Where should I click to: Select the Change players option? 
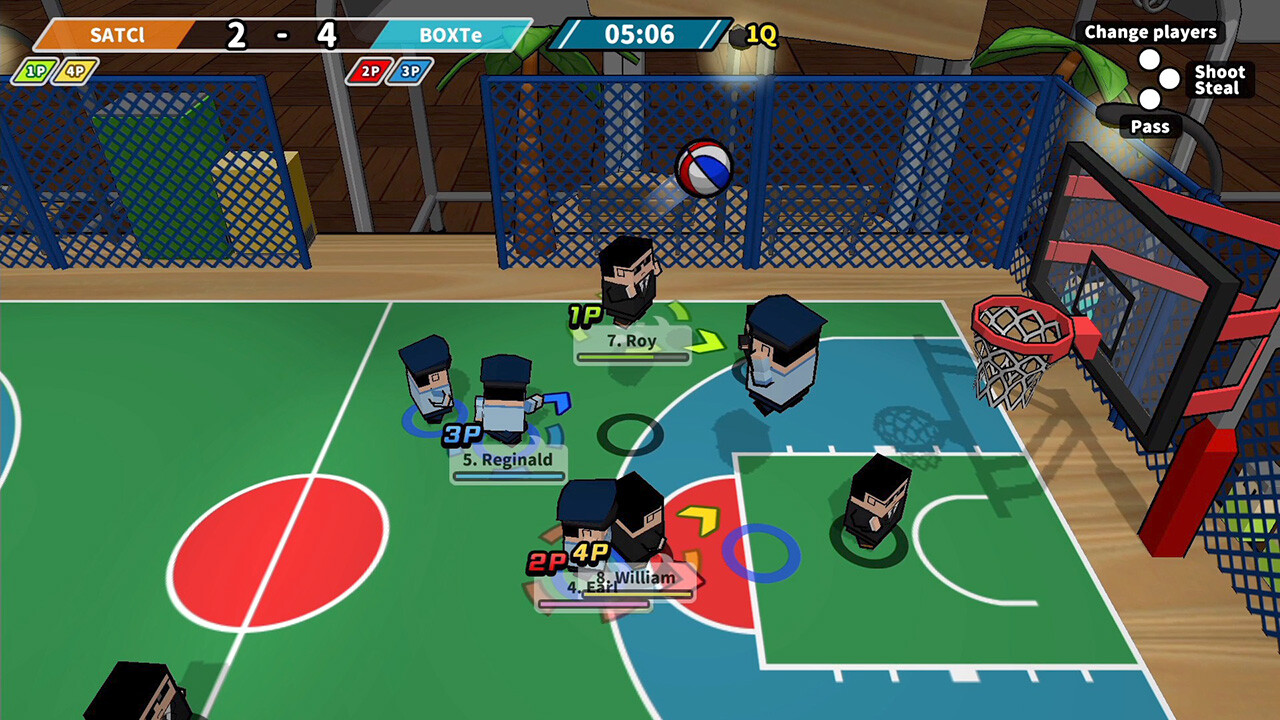point(1151,31)
